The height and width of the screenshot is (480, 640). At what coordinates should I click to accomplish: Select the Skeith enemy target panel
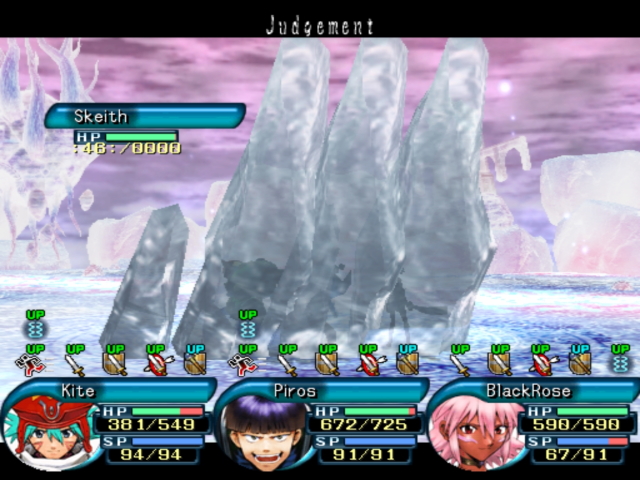[x=143, y=117]
